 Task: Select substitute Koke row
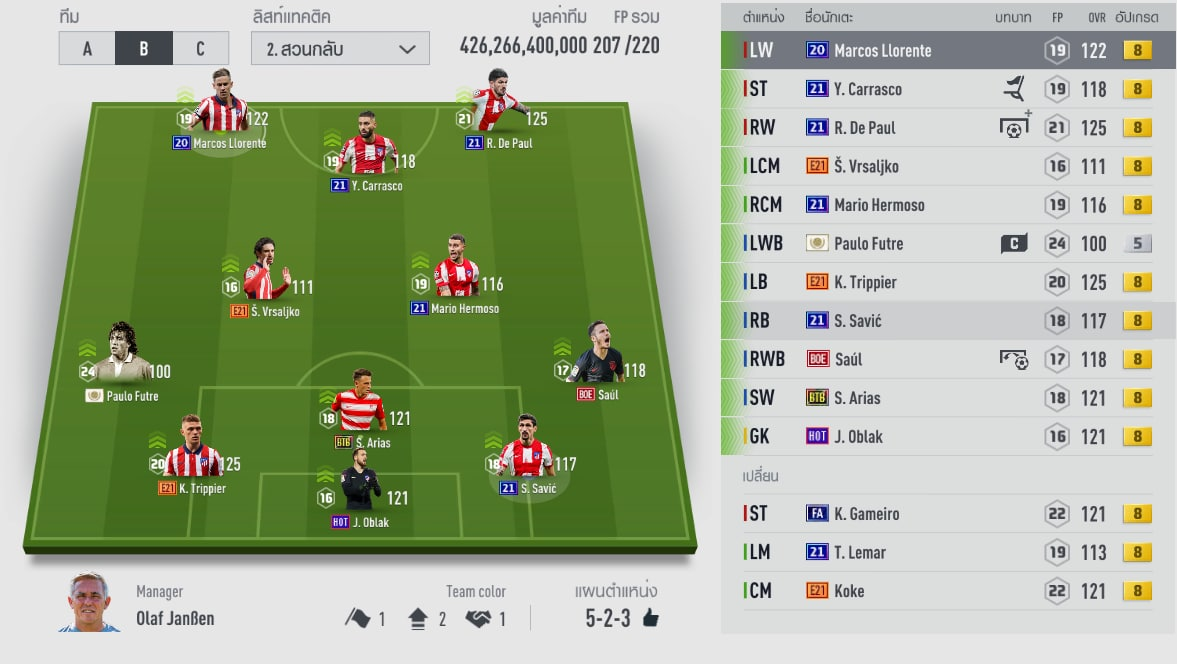[x=946, y=591]
